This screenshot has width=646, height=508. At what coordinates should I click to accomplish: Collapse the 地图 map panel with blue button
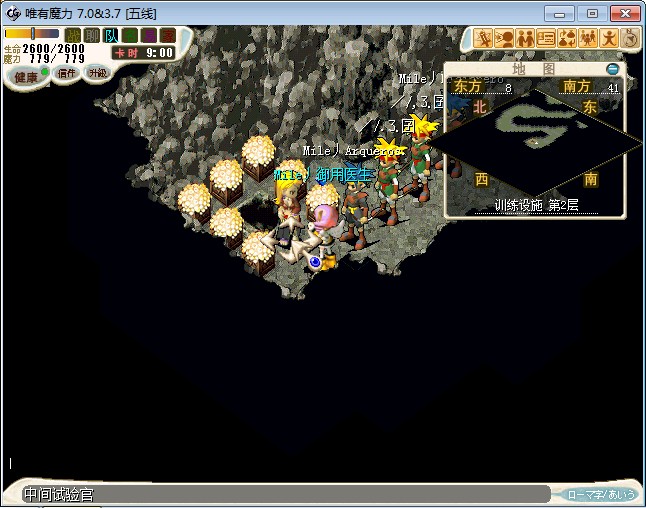[612, 69]
